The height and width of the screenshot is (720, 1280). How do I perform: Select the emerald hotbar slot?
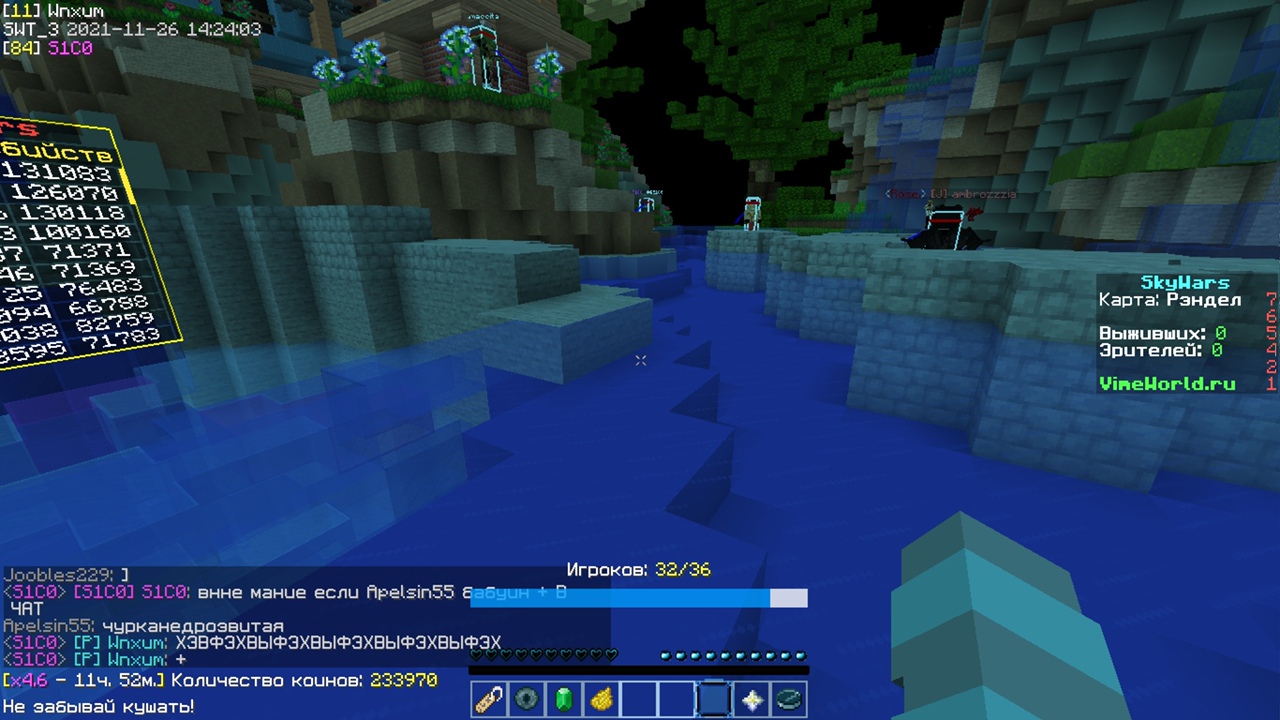pos(564,699)
